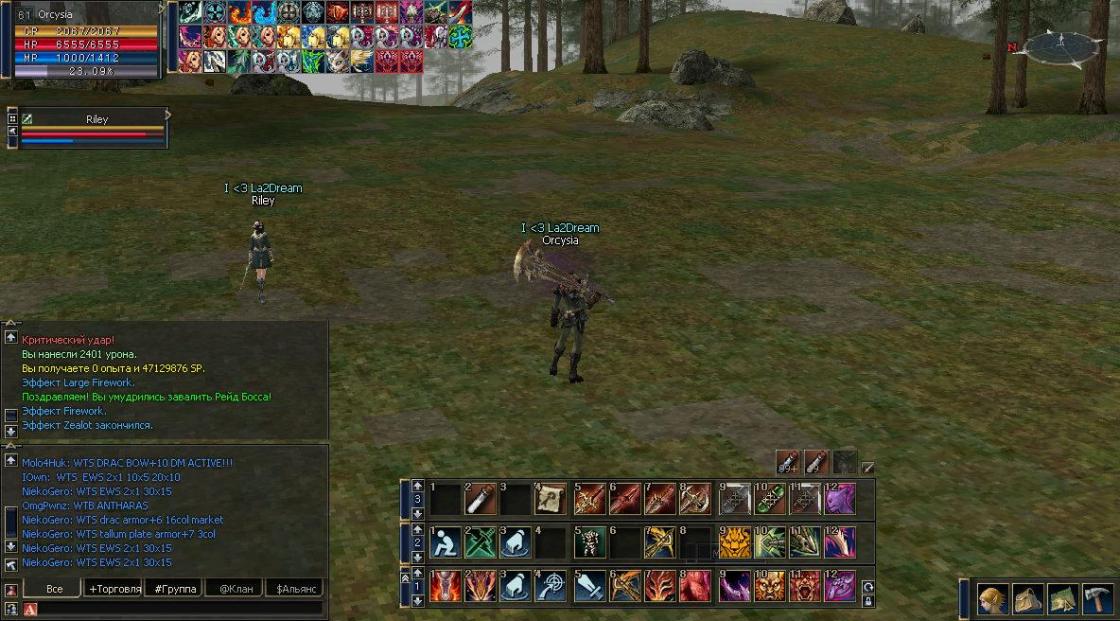Select the @Клан chat tab
The height and width of the screenshot is (621, 1120).
tap(233, 589)
